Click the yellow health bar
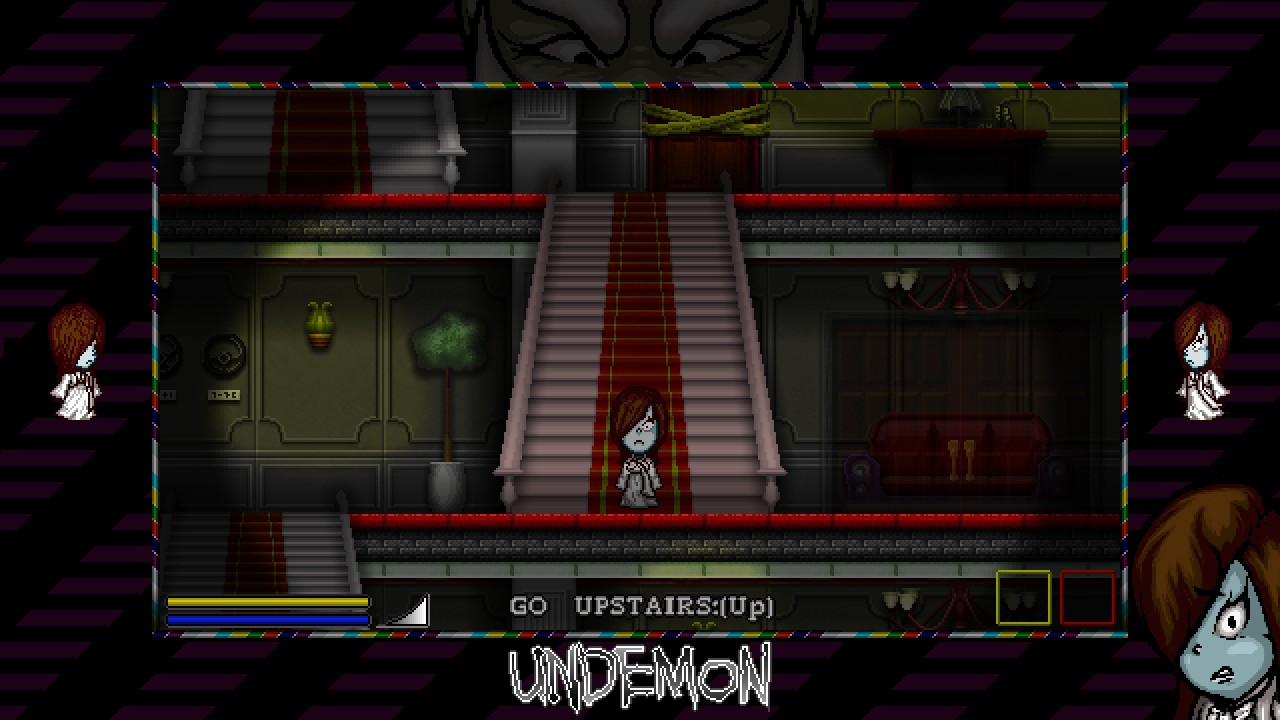The width and height of the screenshot is (1280, 720). (270, 600)
